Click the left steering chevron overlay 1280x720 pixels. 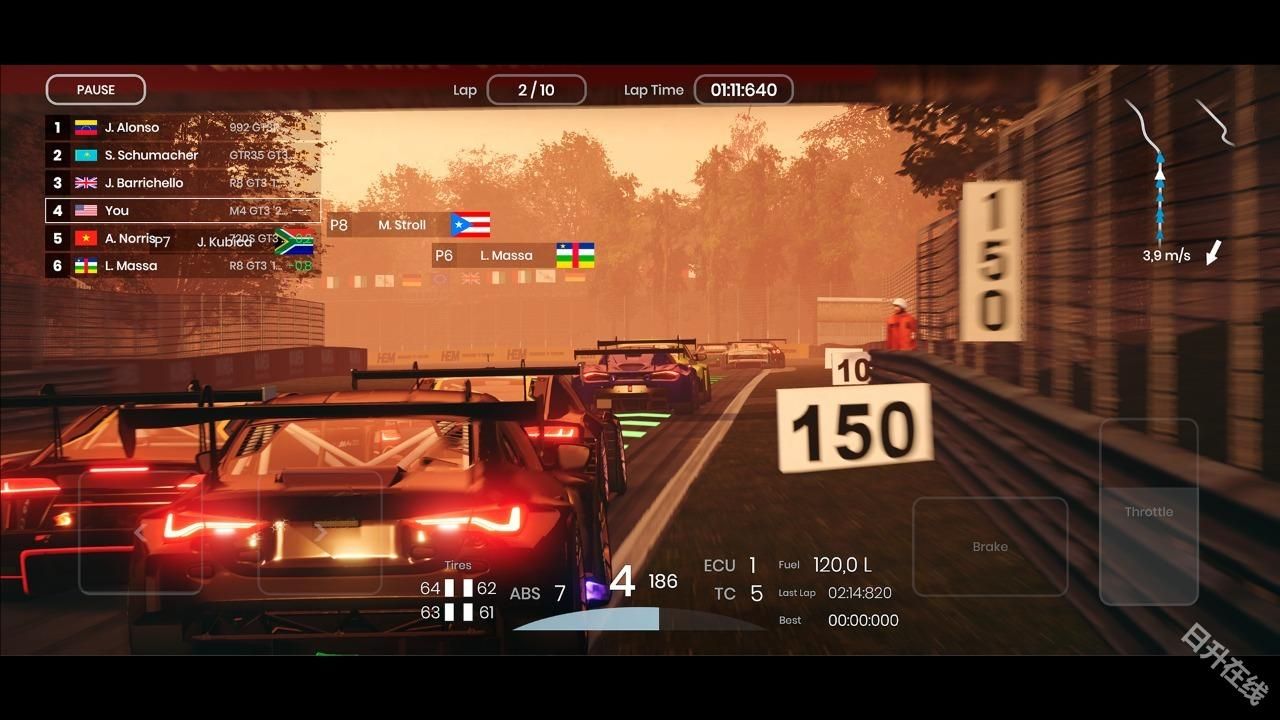coord(141,531)
